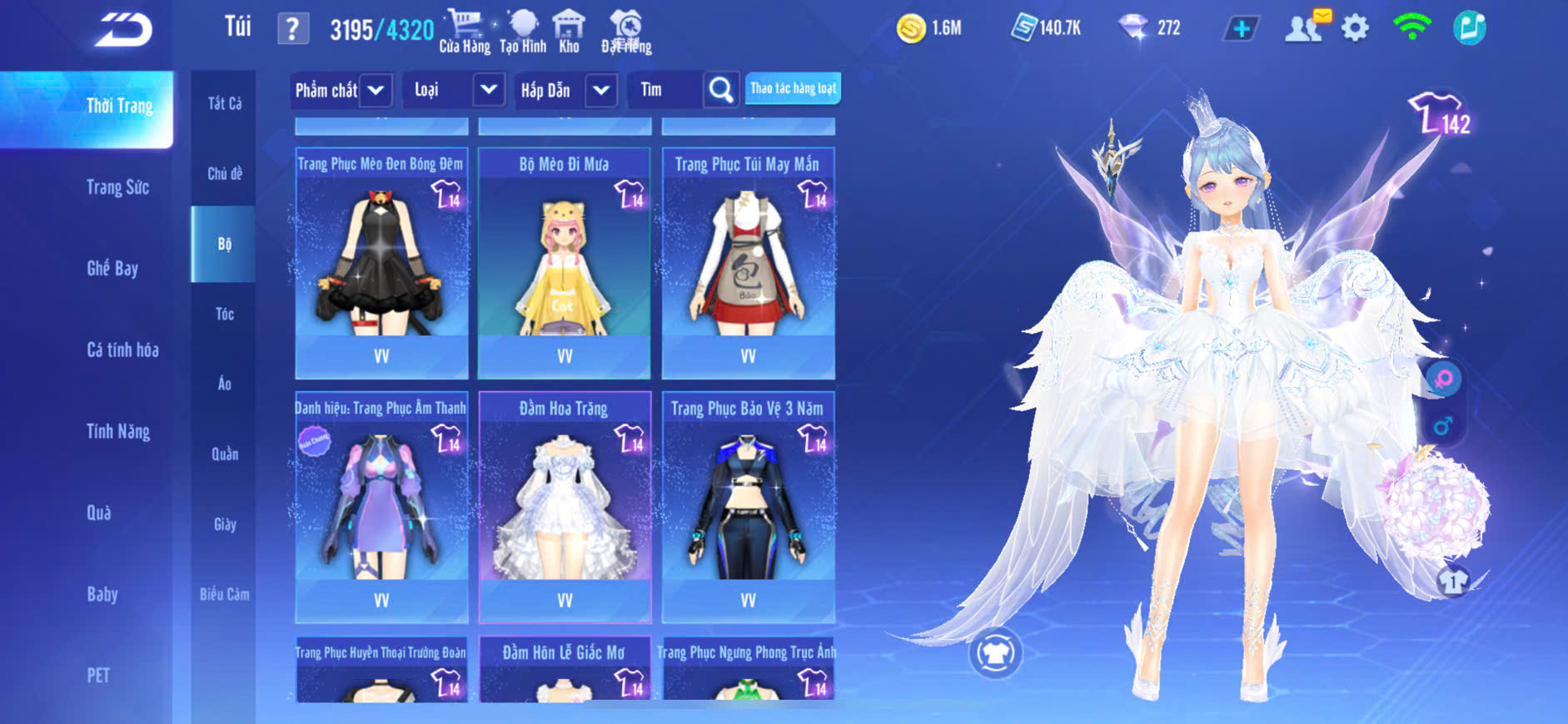Viewport: 1568px width, 724px height.
Task: Select the Tóc hair subcategory
Action: (x=224, y=314)
